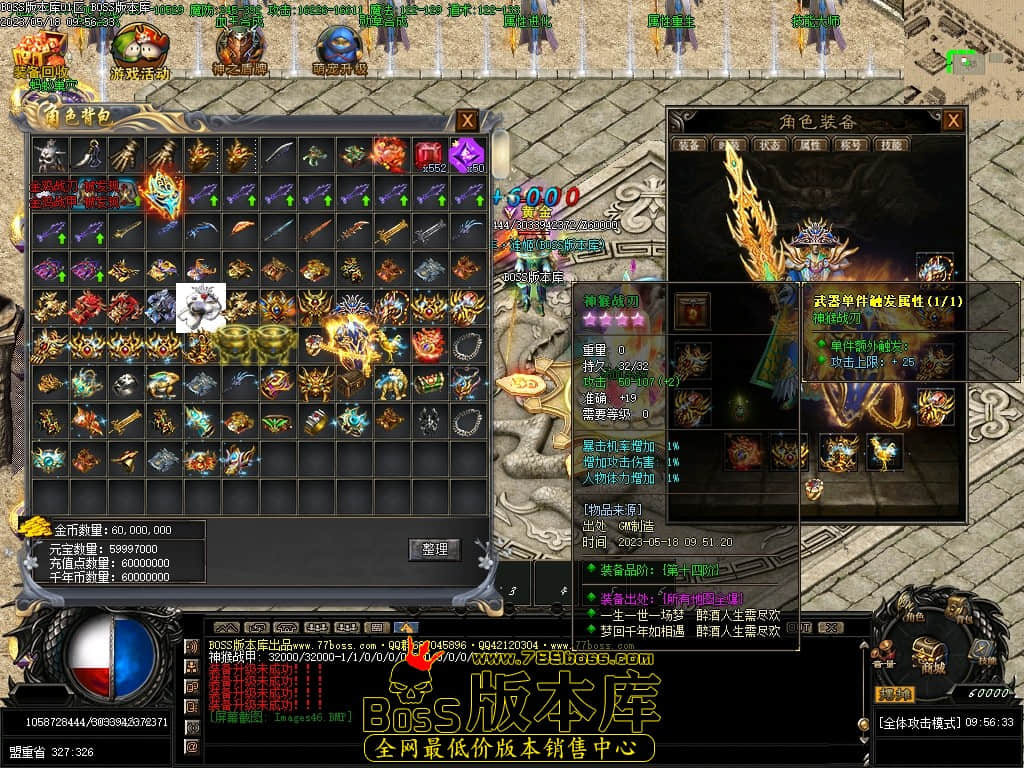Select the 装备 equipment tab
1024x768 pixels.
coord(689,145)
